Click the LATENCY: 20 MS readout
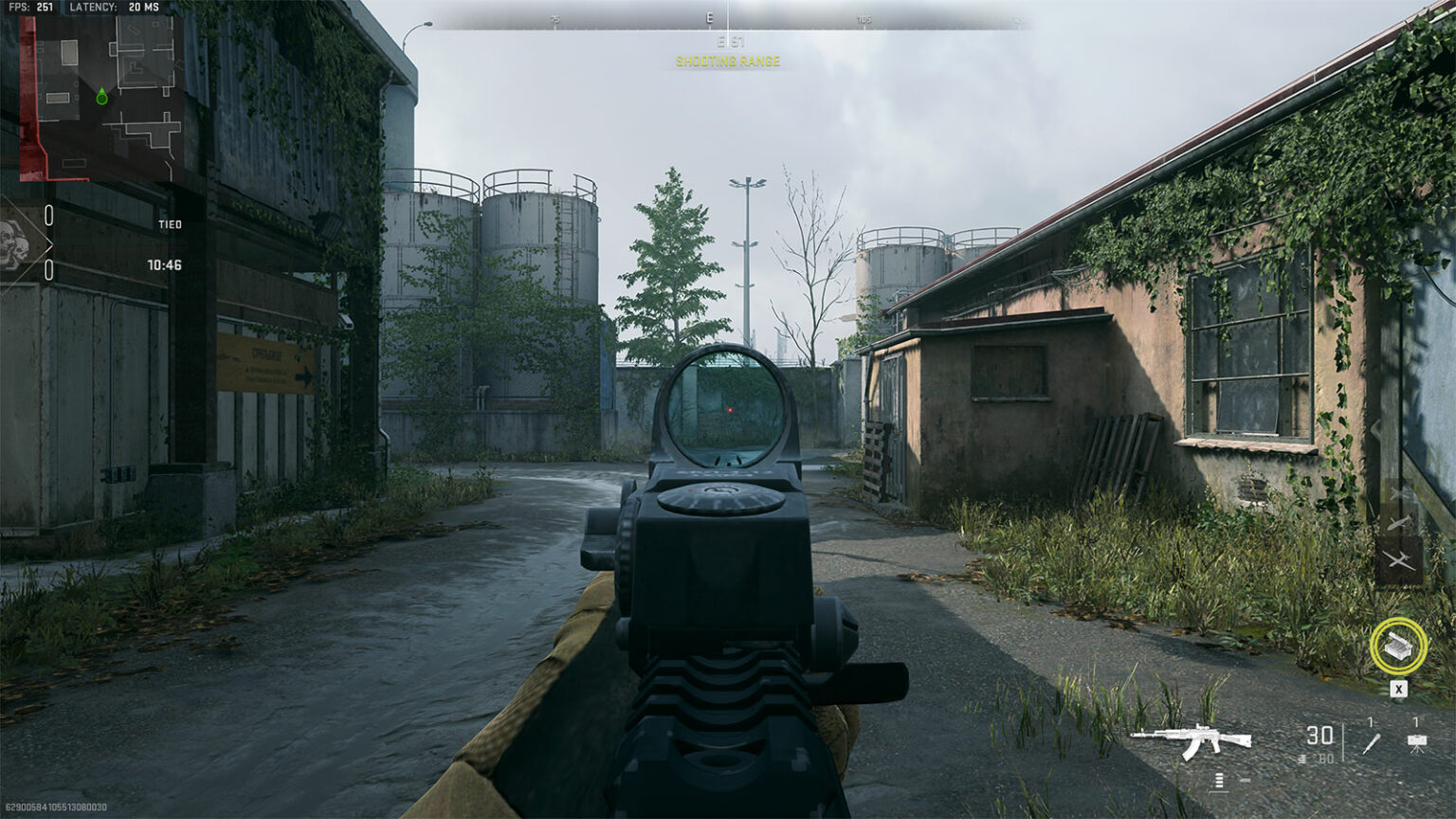The height and width of the screenshot is (819, 1456). [x=114, y=8]
